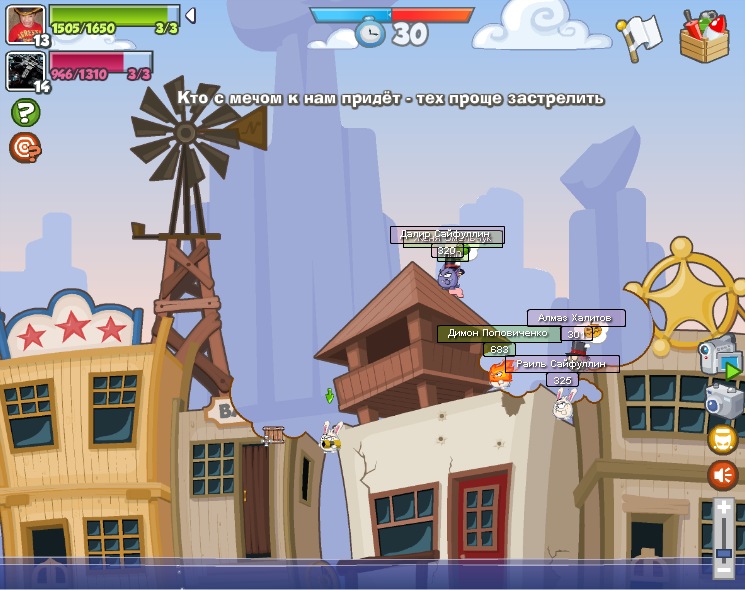Click the orange target hint button
This screenshot has height=590, width=745.
tap(25, 148)
